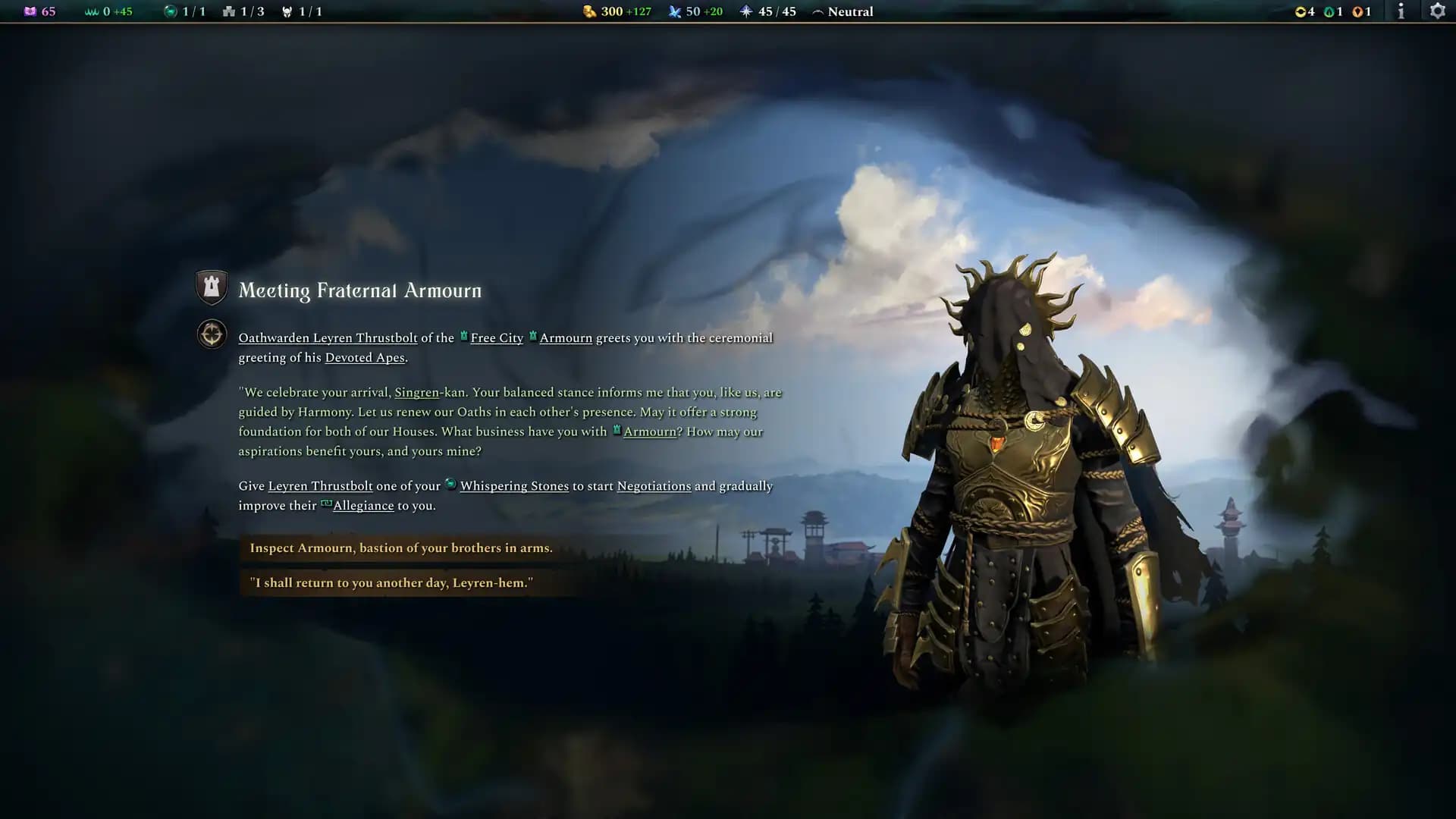Click the emblem icon before Free City
Screen dimensions: 1456x819
coord(463,337)
